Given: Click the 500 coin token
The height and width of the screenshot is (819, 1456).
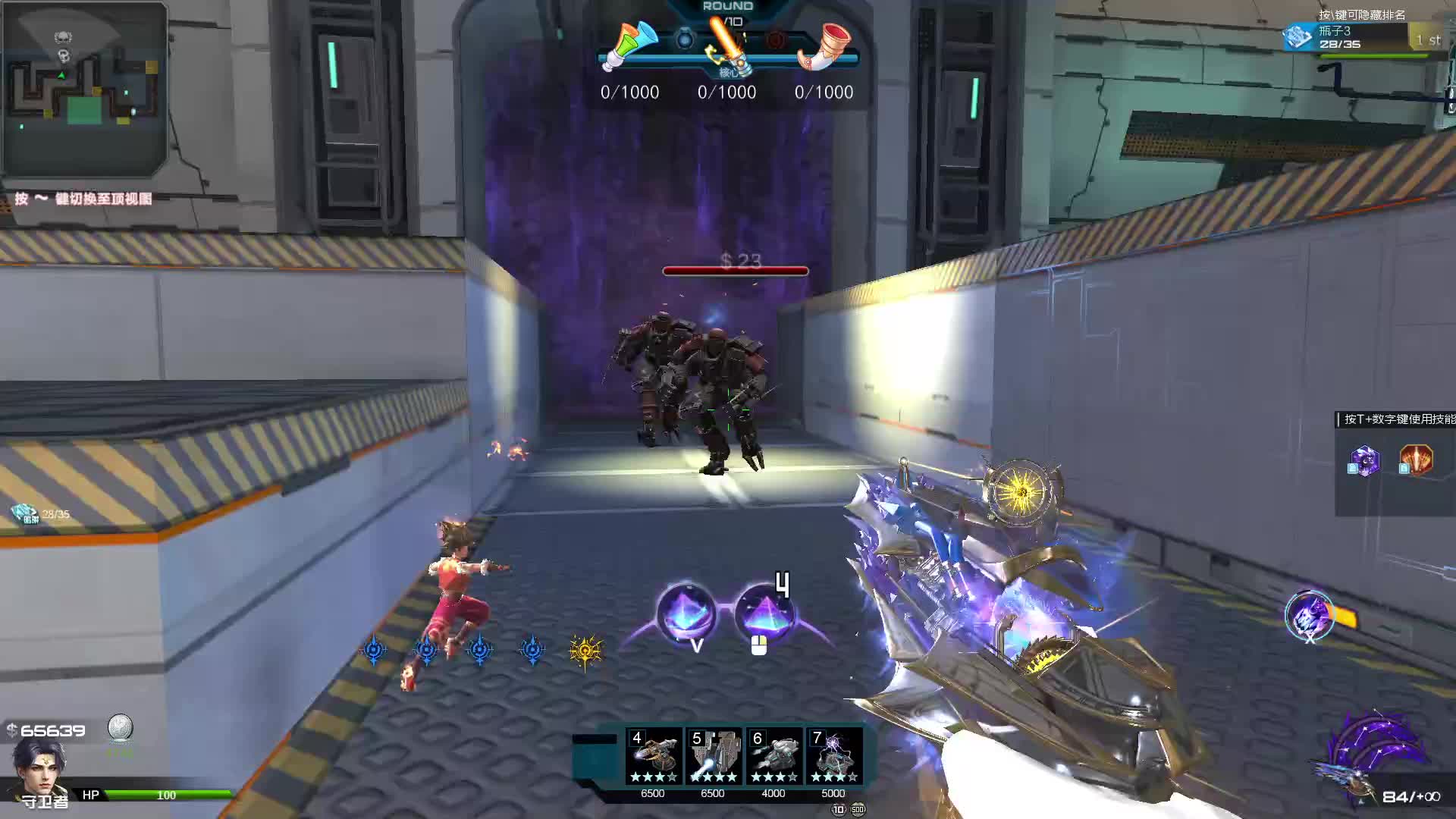Looking at the screenshot, I should [x=858, y=809].
